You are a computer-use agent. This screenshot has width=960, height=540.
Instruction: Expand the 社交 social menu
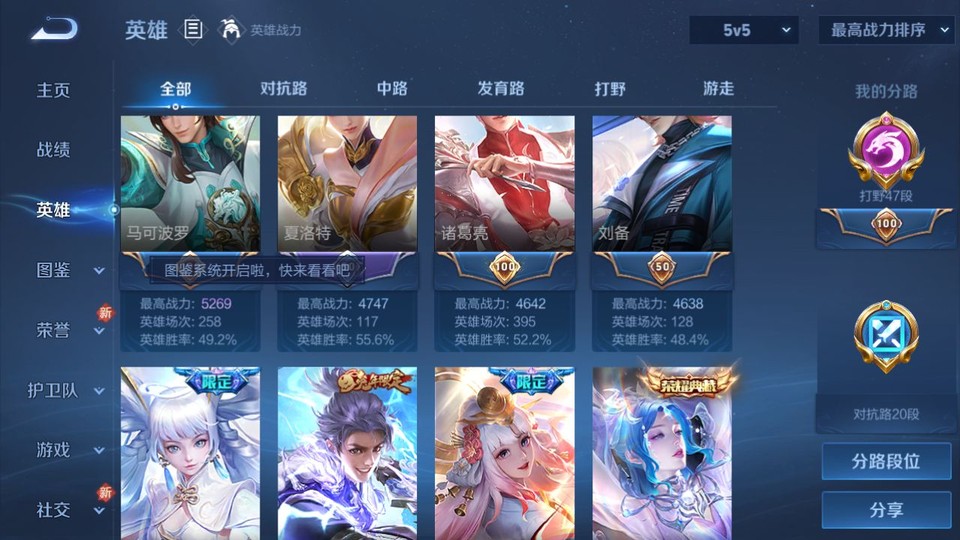tap(66, 510)
